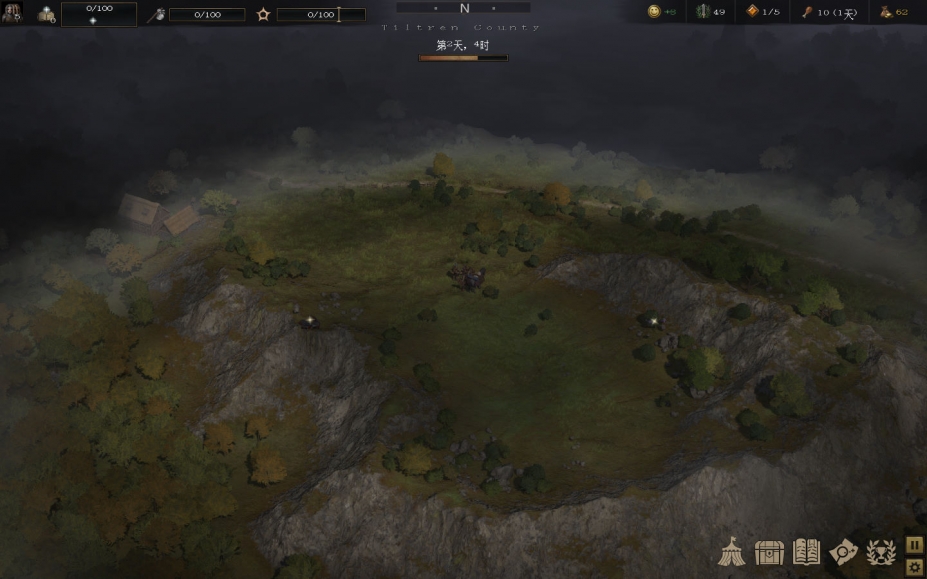Click the compass N heading indicator

(x=464, y=9)
